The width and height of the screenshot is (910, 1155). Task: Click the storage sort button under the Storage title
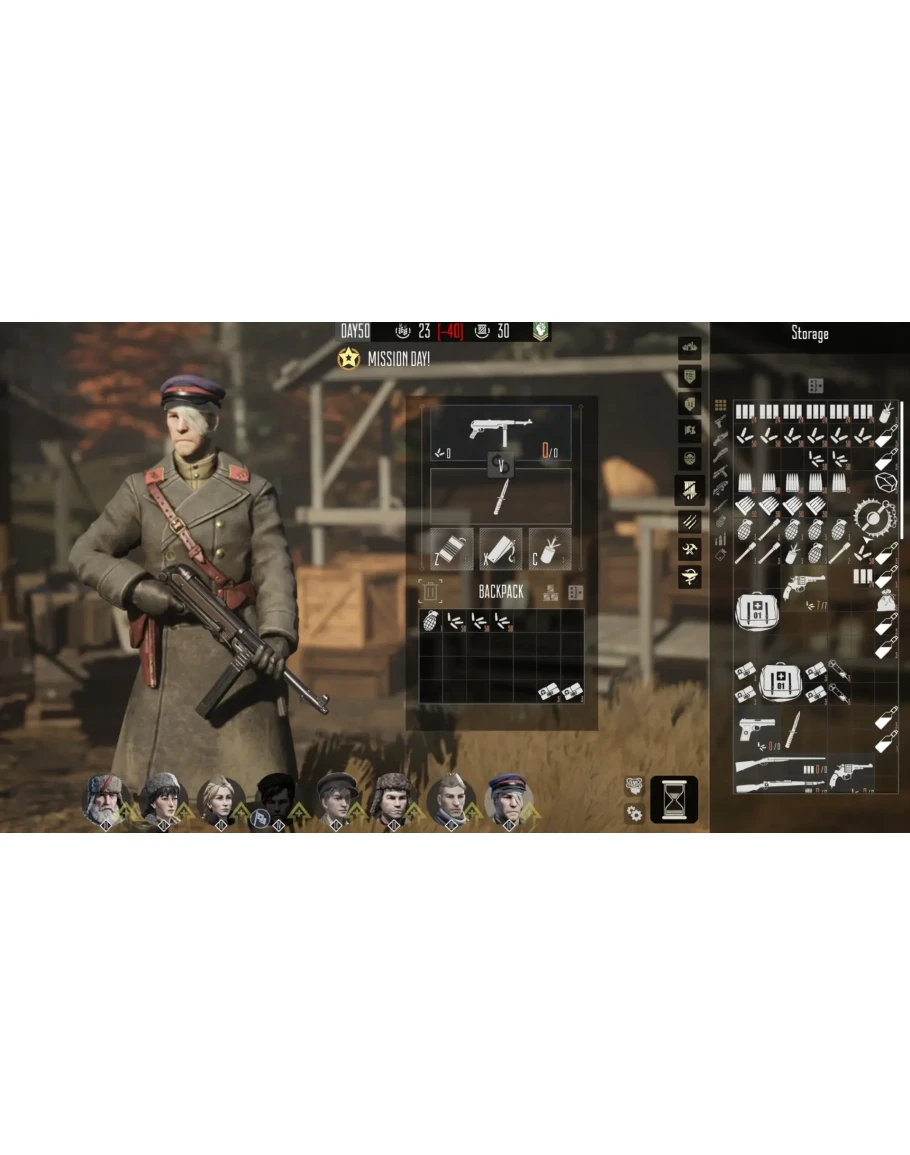tap(816, 385)
